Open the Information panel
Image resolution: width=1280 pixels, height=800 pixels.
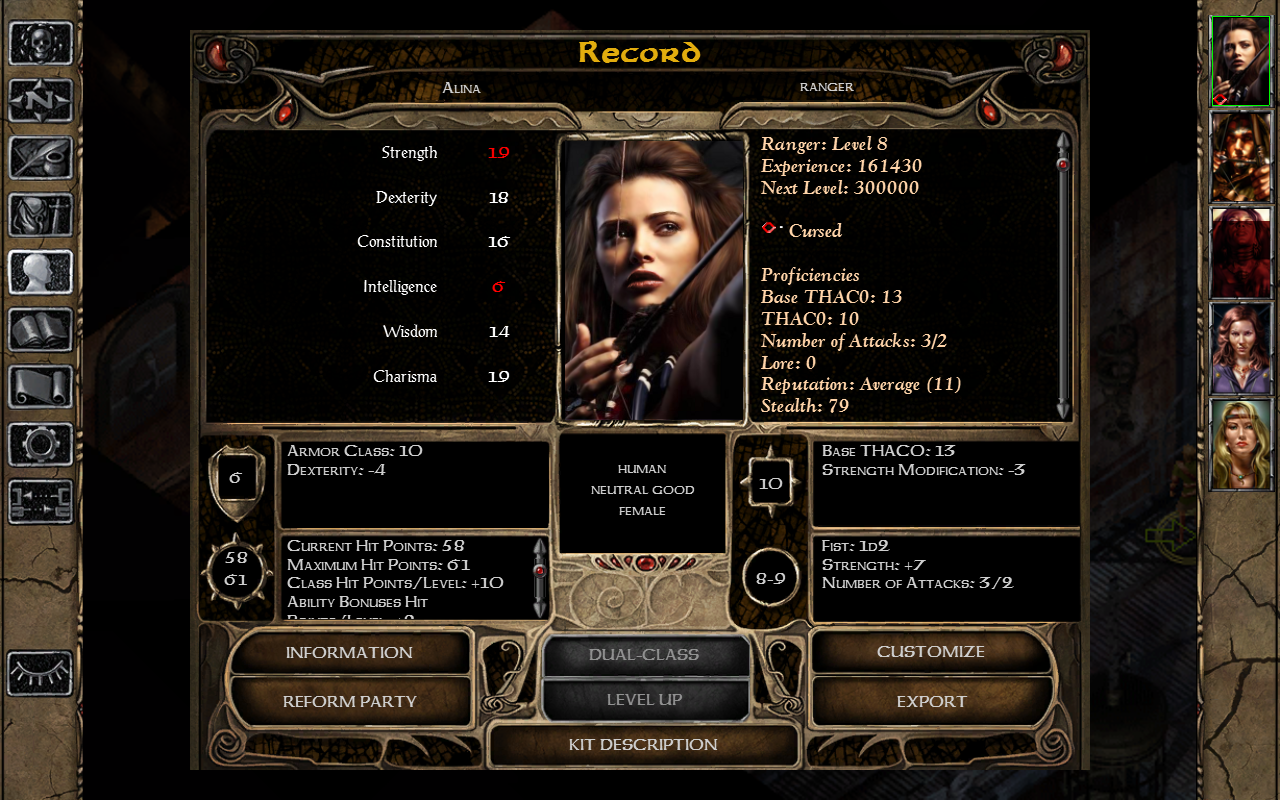[349, 653]
